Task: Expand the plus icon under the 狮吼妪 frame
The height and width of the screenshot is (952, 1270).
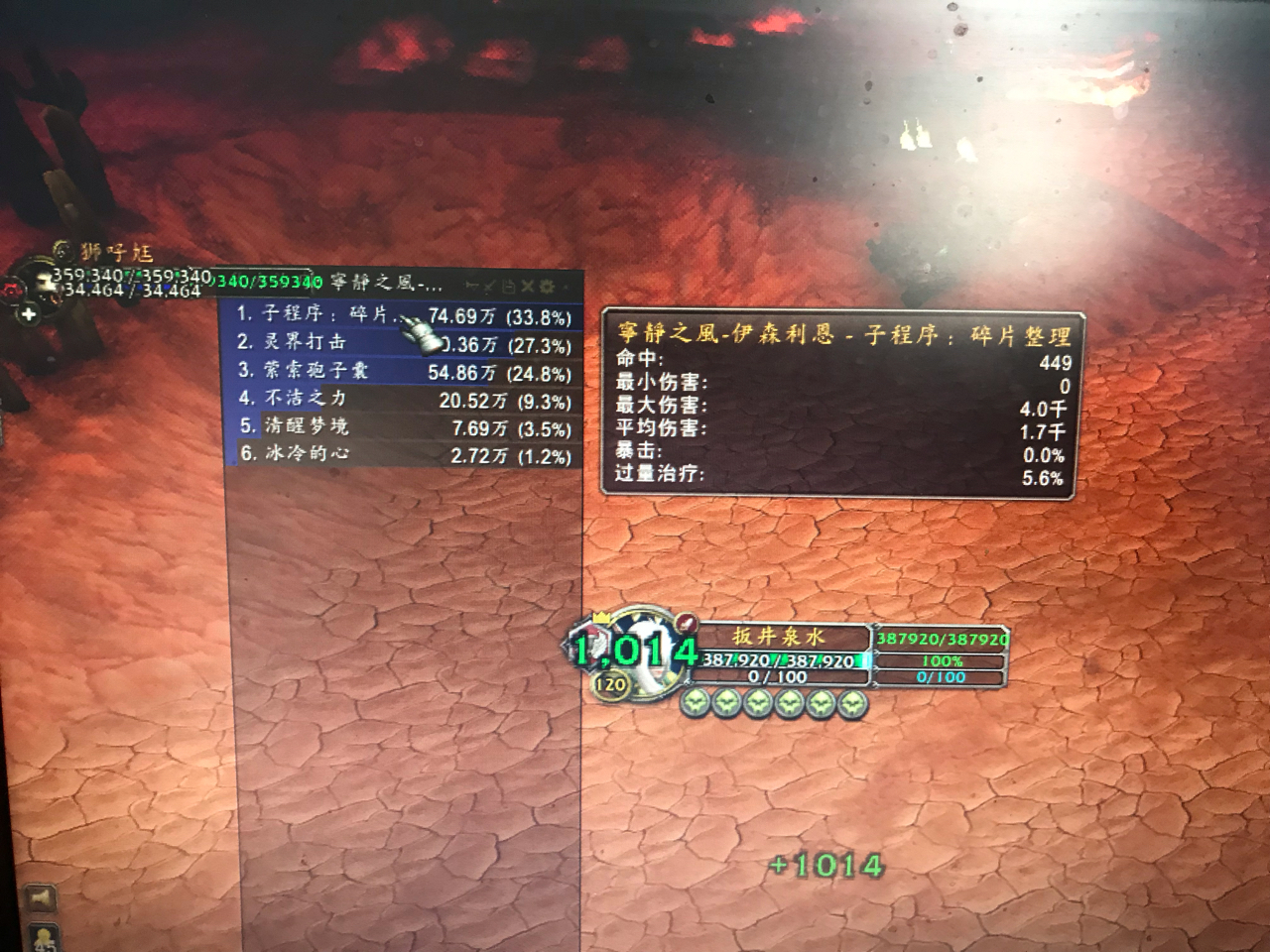Action: (x=28, y=313)
